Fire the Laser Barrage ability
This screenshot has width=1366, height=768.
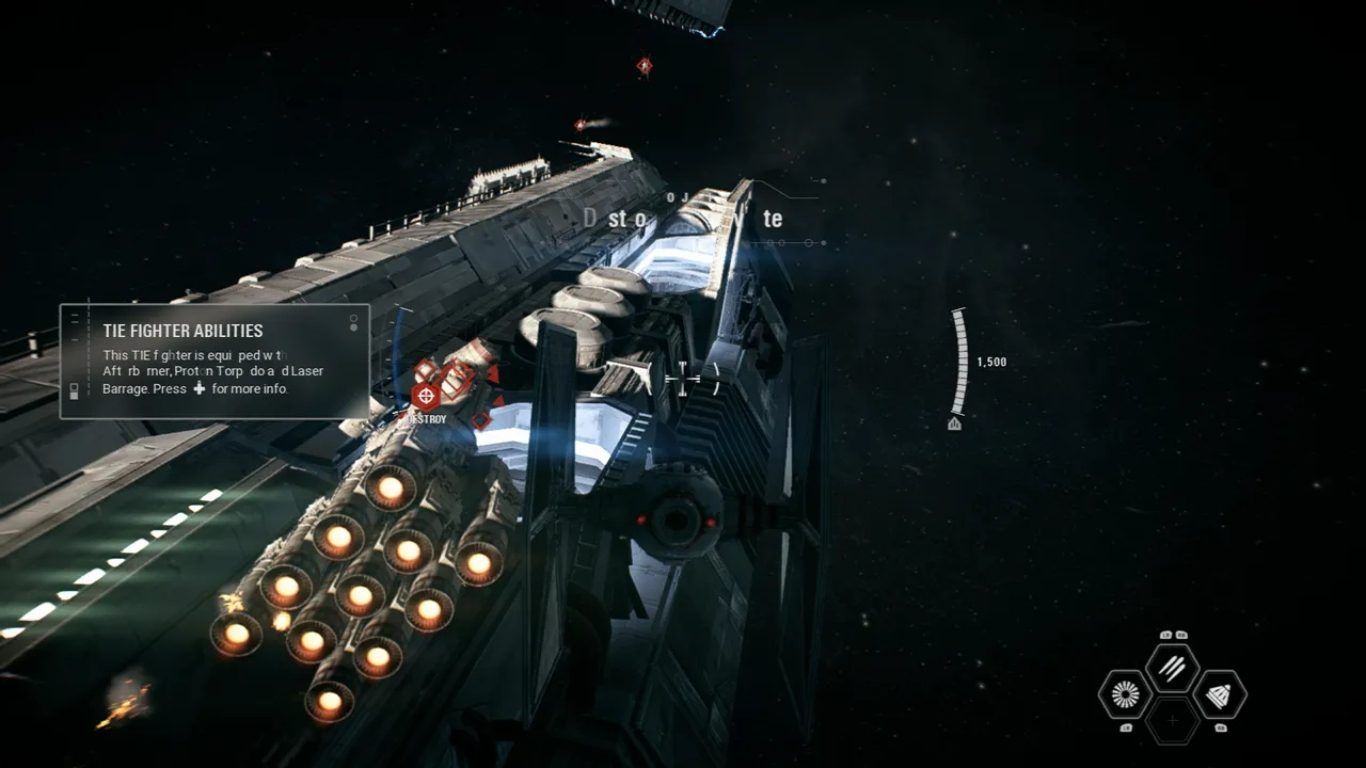[x=1172, y=668]
